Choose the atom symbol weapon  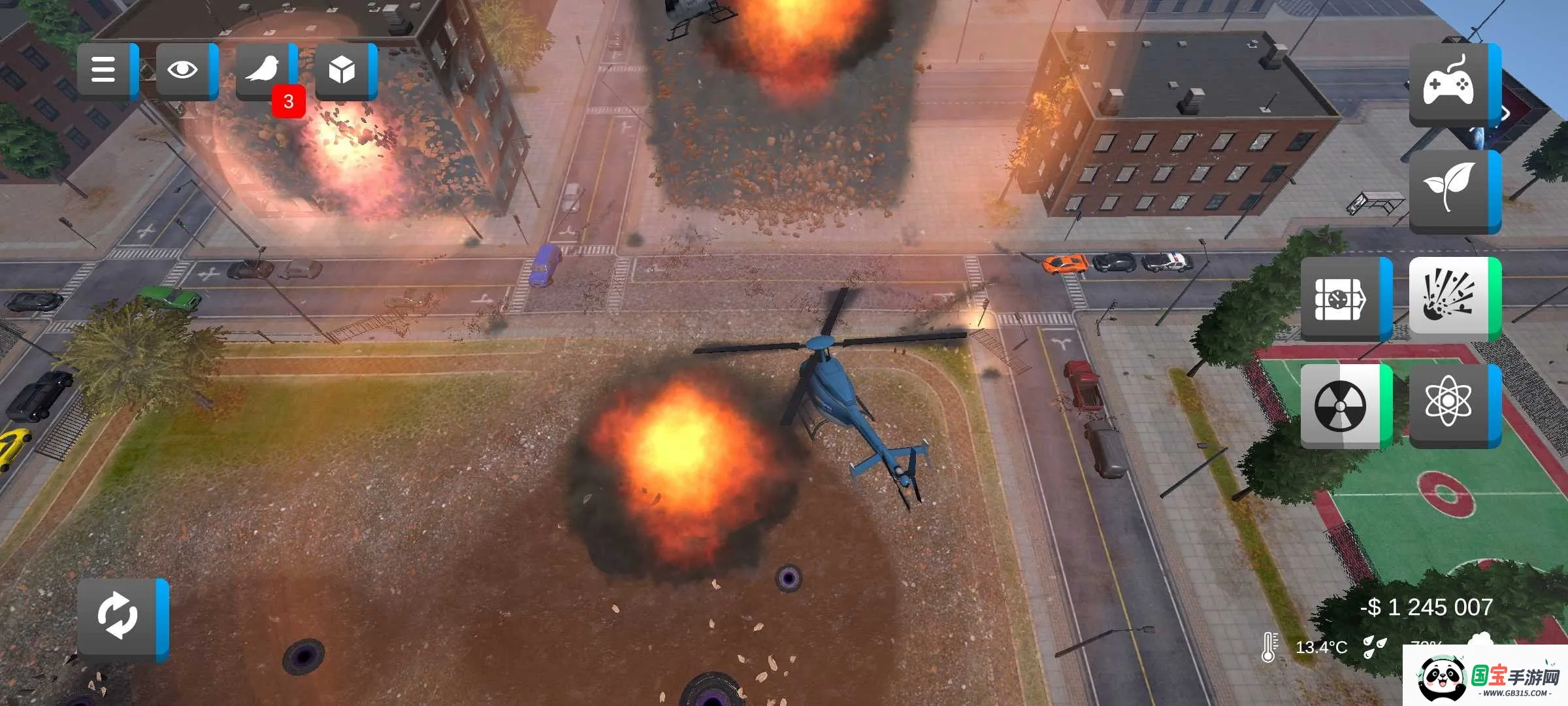click(x=1450, y=404)
